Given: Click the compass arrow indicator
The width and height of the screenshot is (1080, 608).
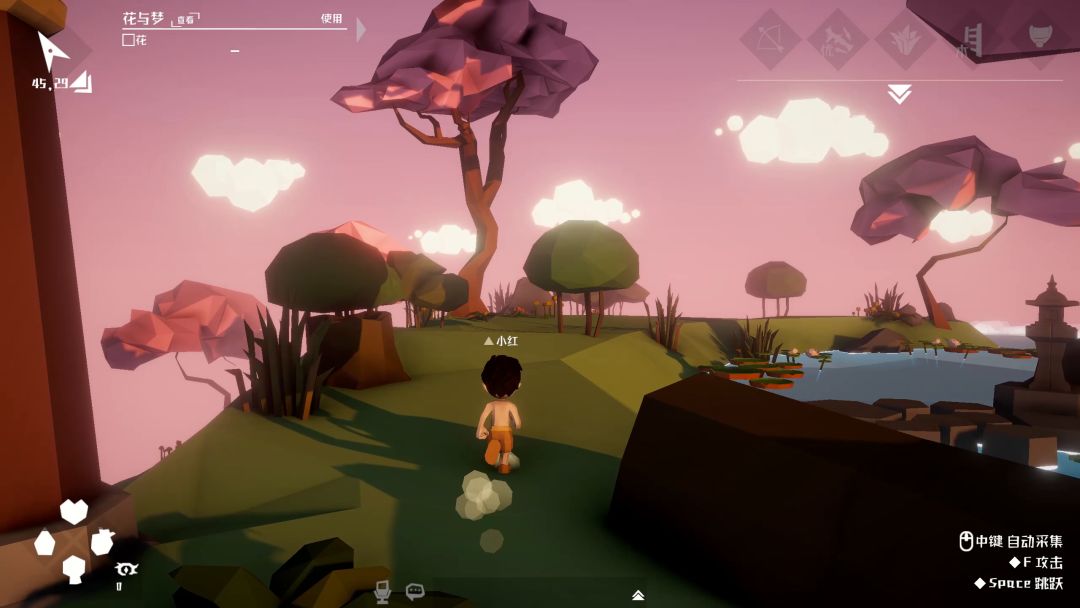Looking at the screenshot, I should pos(52,49).
